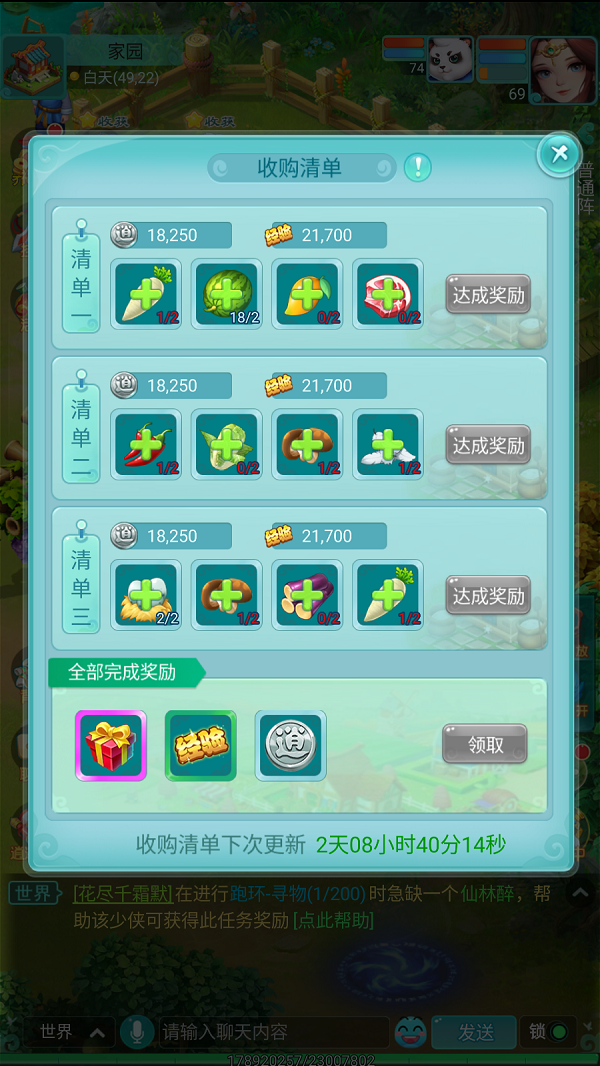
Task: Select the cabbage item slot
Action: (x=227, y=444)
